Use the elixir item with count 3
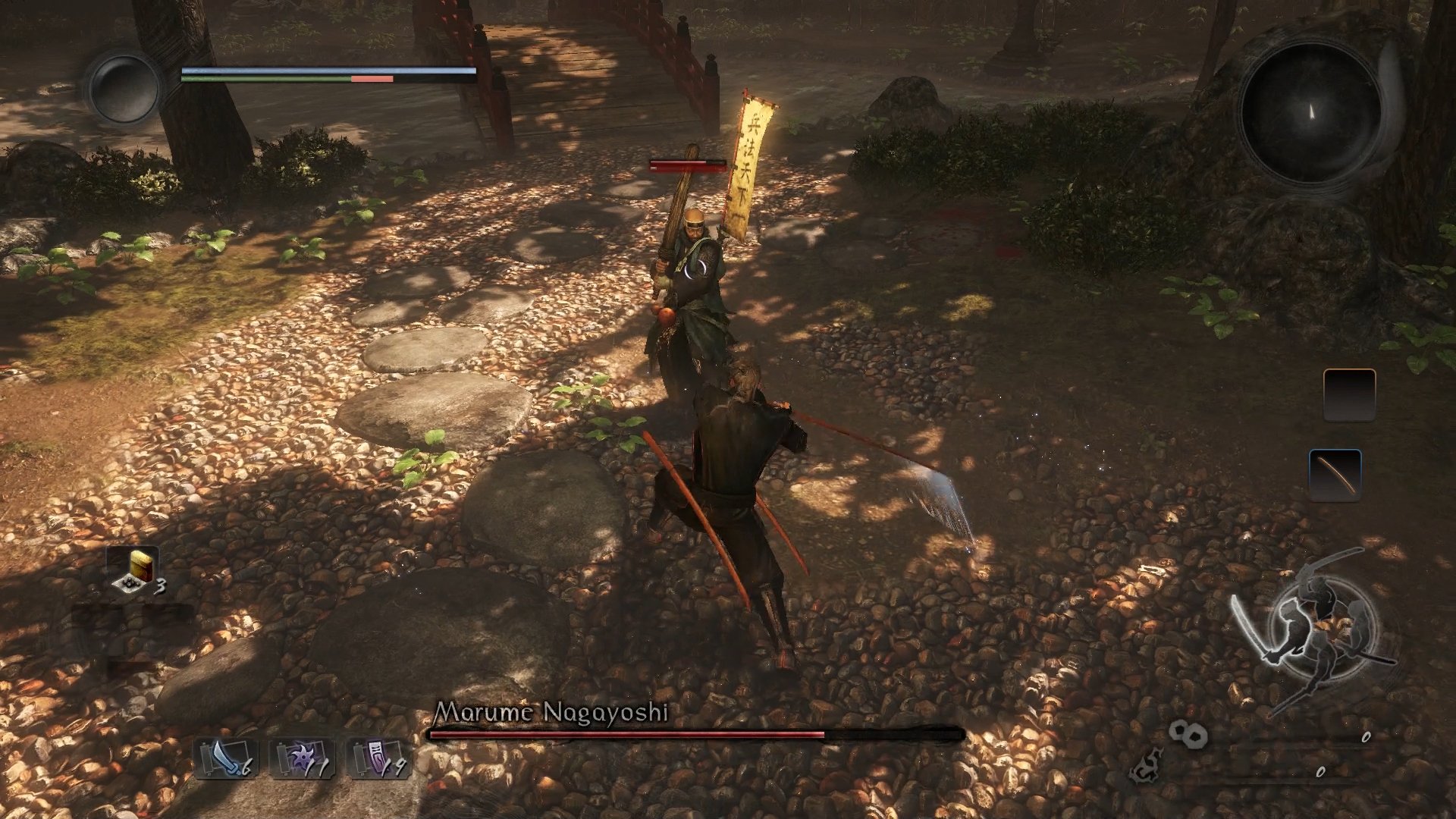 136,571
